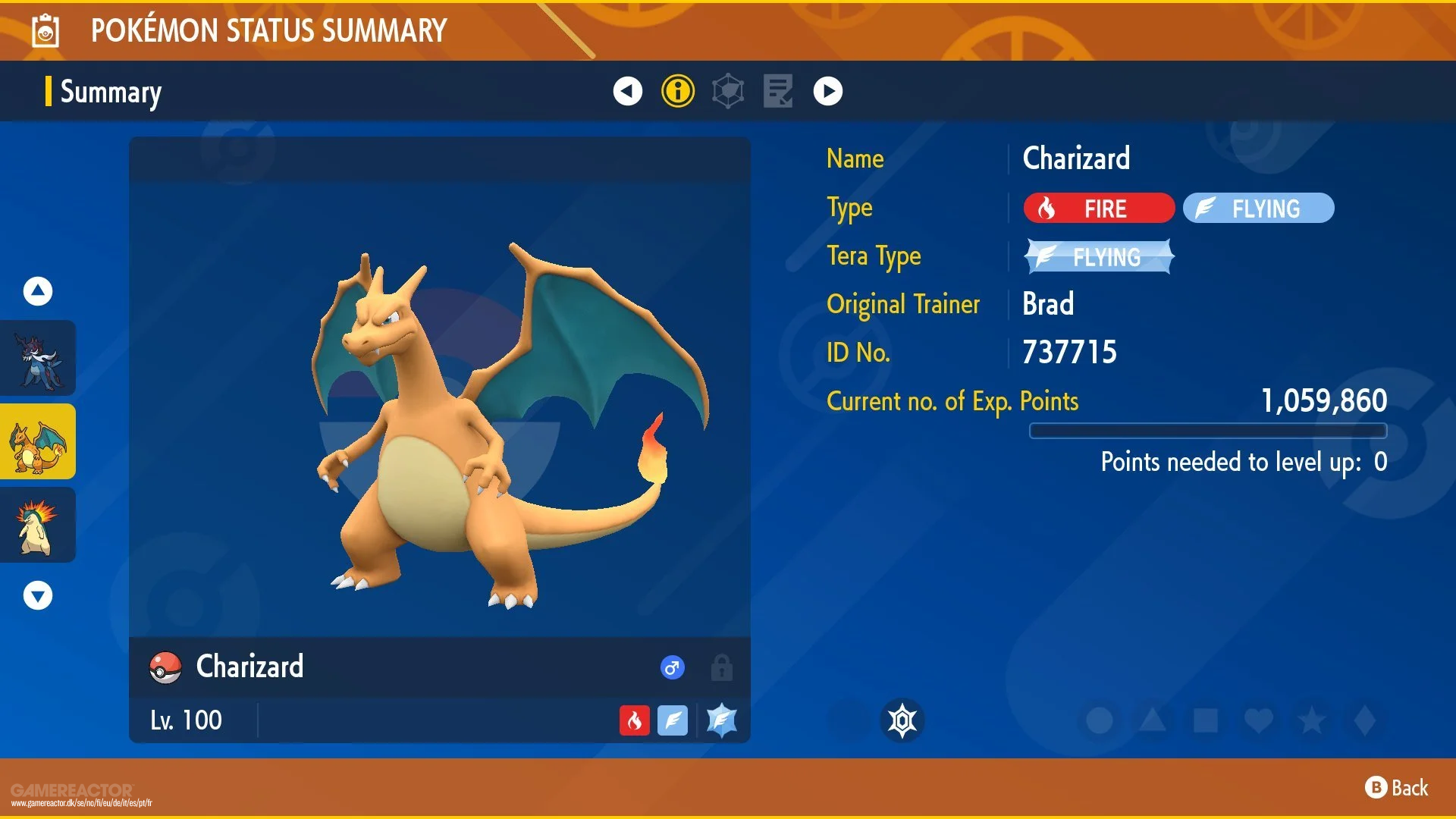This screenshot has height=819, width=1456.
Task: Click the left arrow to view previous page
Action: click(626, 90)
